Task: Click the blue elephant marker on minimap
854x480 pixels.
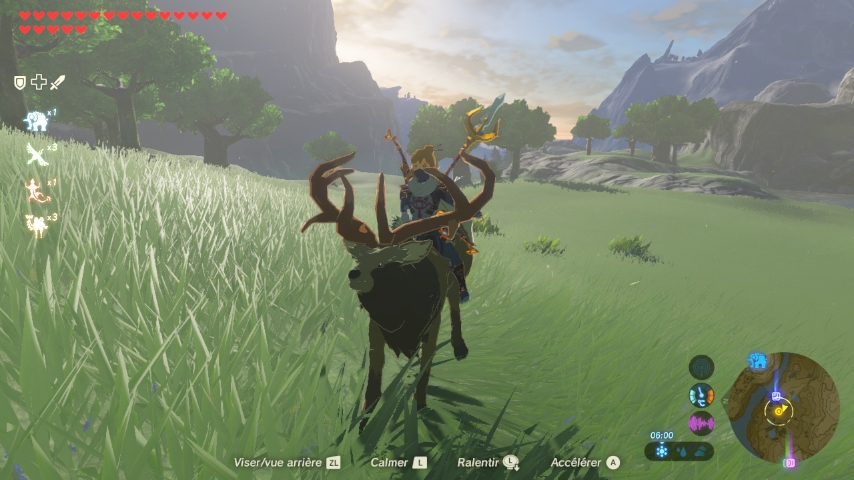Action: (x=758, y=360)
